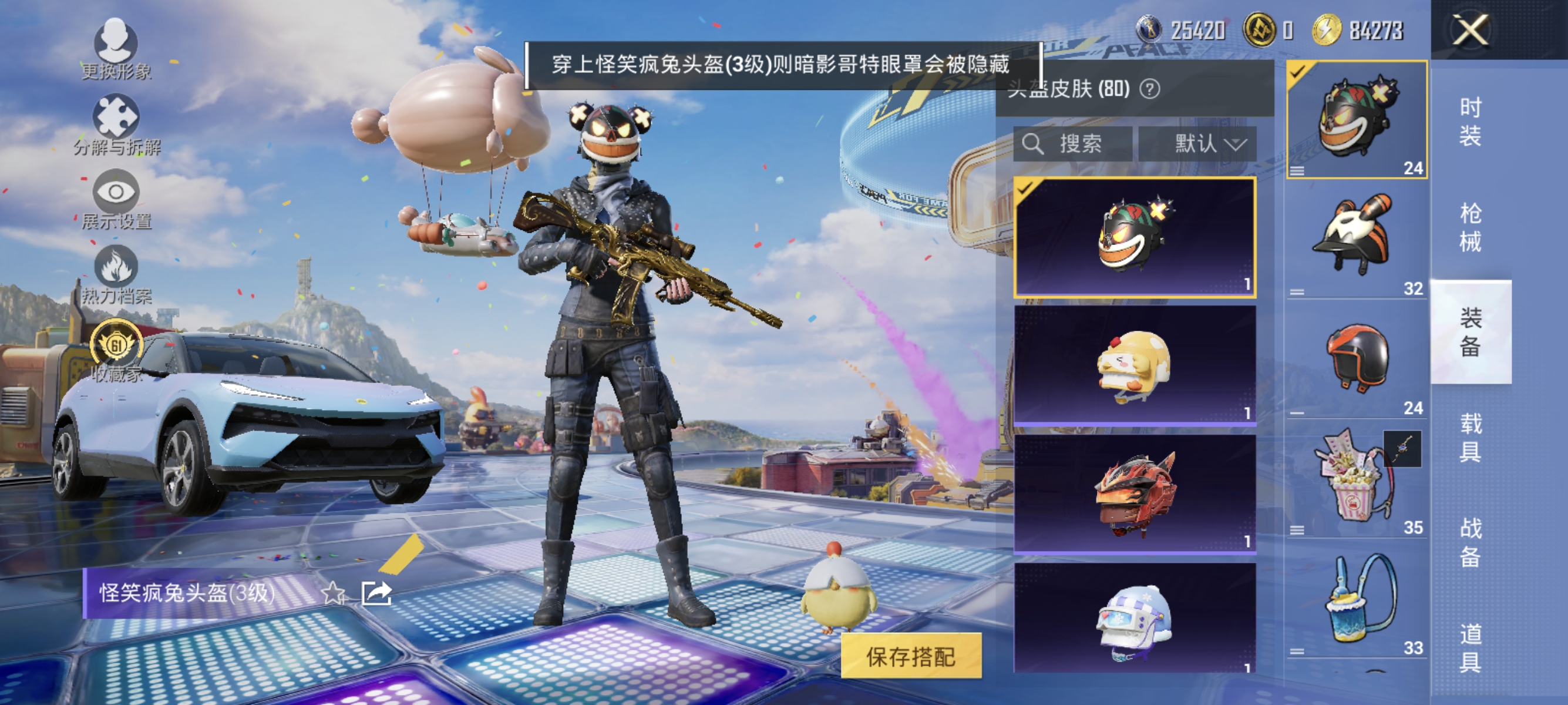The height and width of the screenshot is (705, 1568).
Task: Open the search magnifier in helmet skins panel
Action: tap(1035, 145)
